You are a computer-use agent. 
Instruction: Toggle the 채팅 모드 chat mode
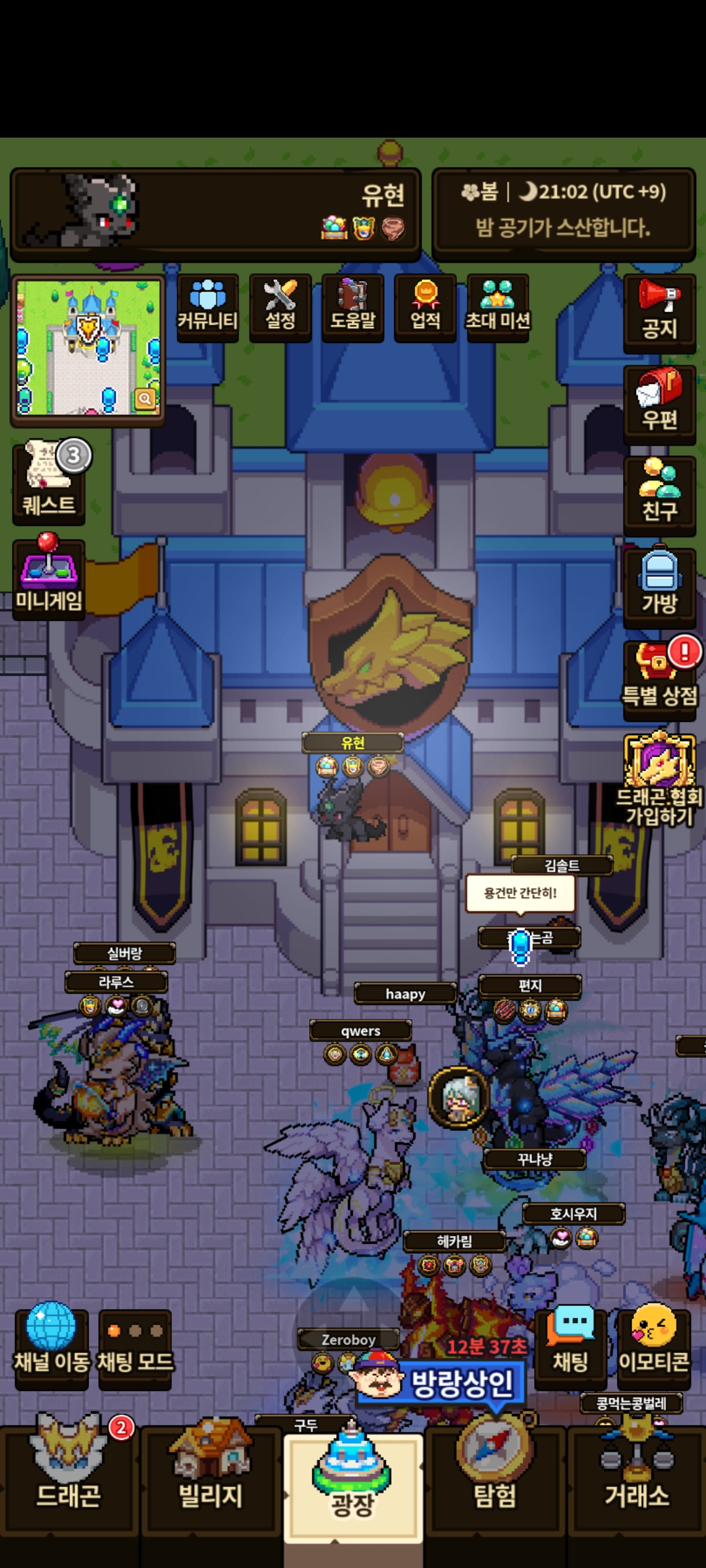135,1347
